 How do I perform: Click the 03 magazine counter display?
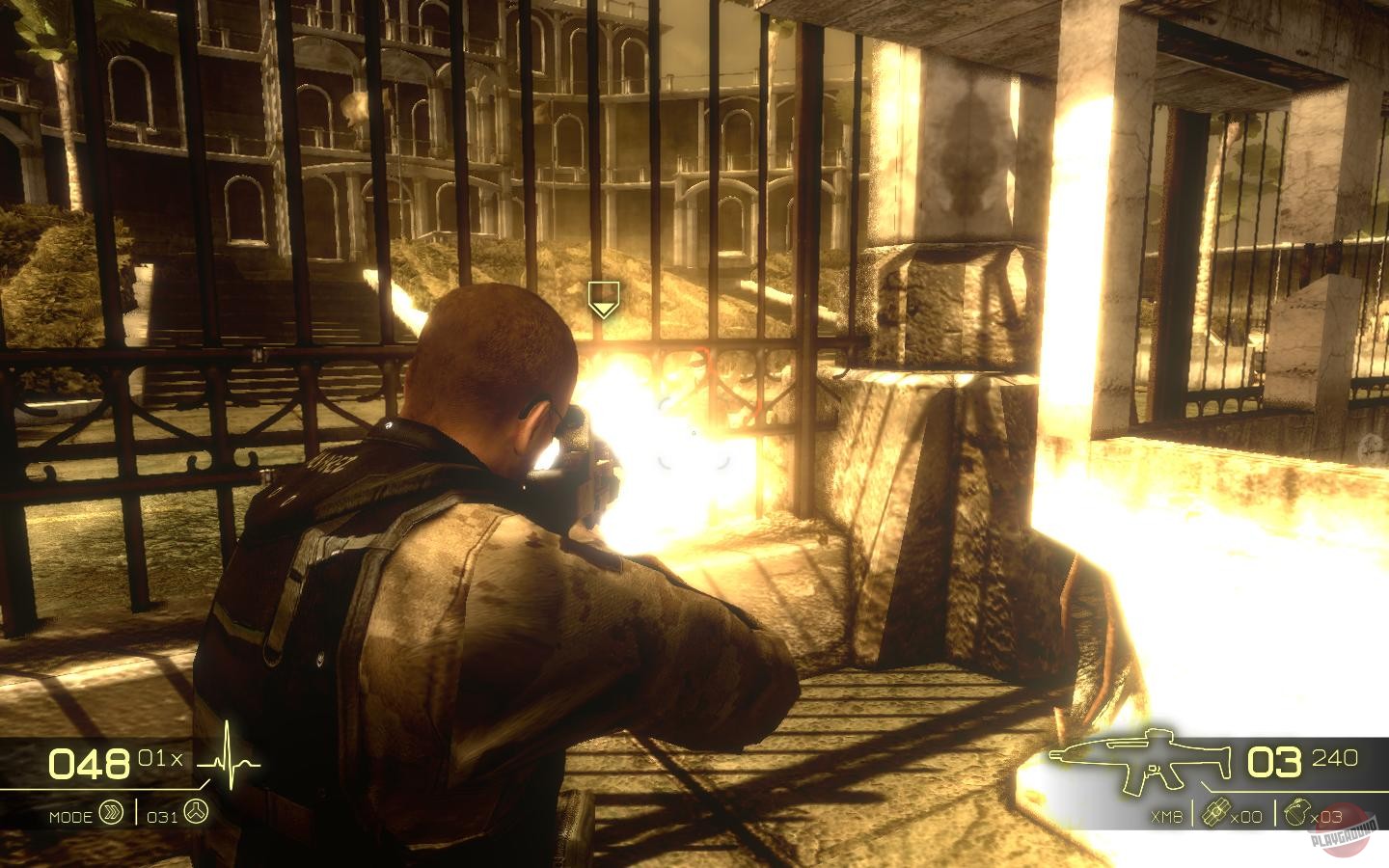pyautogui.click(x=1275, y=762)
